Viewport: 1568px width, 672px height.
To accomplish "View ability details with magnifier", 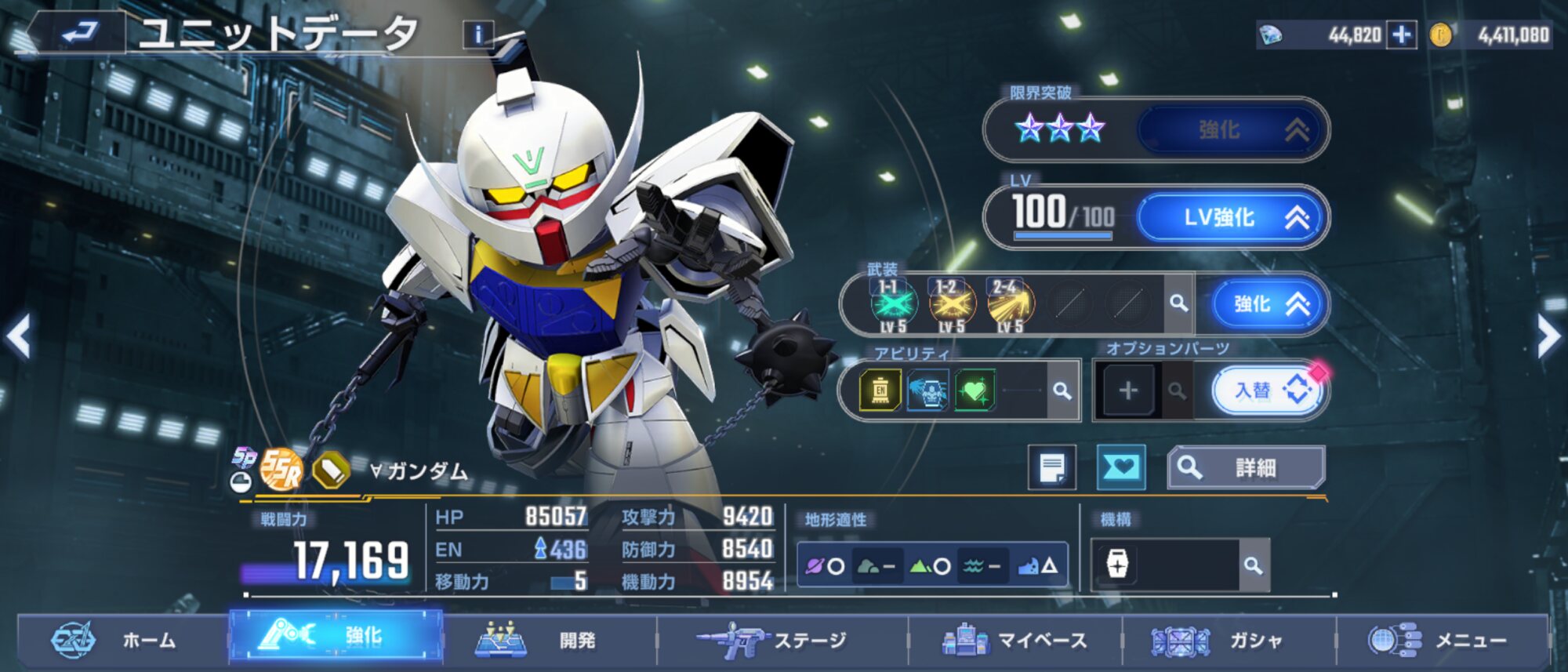I will point(1062,390).
